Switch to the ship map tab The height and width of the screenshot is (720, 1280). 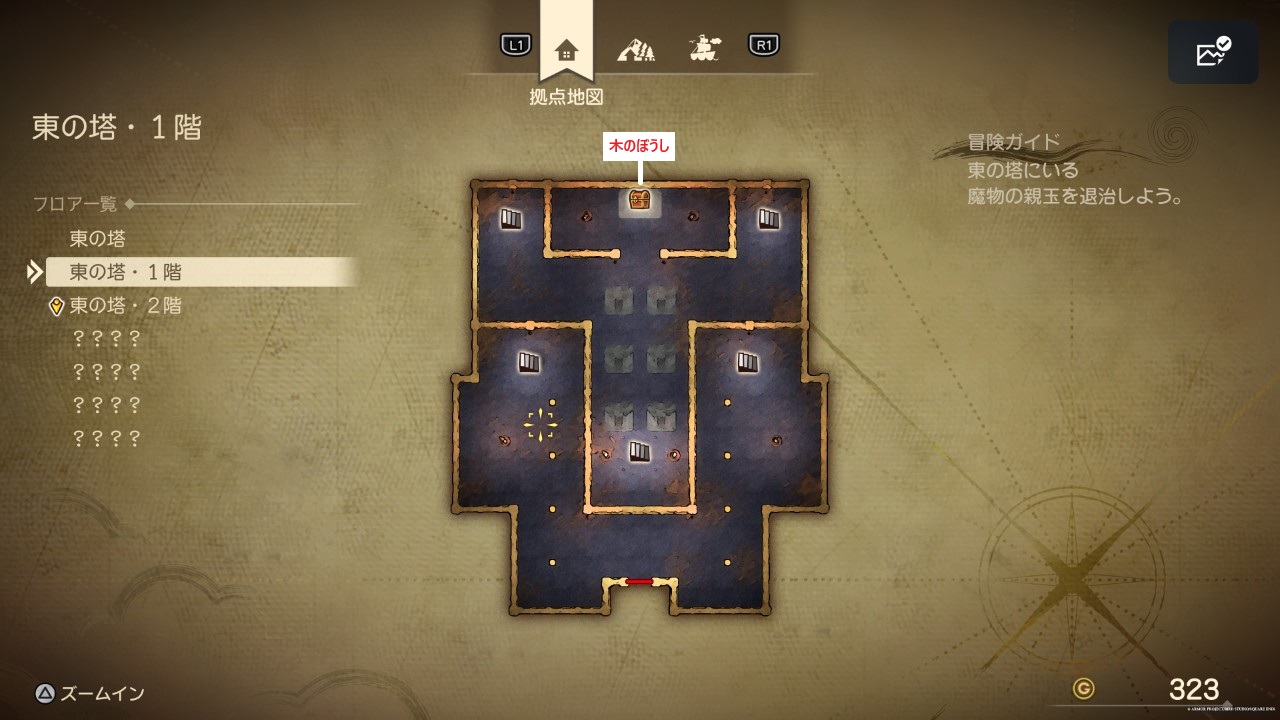coord(705,47)
